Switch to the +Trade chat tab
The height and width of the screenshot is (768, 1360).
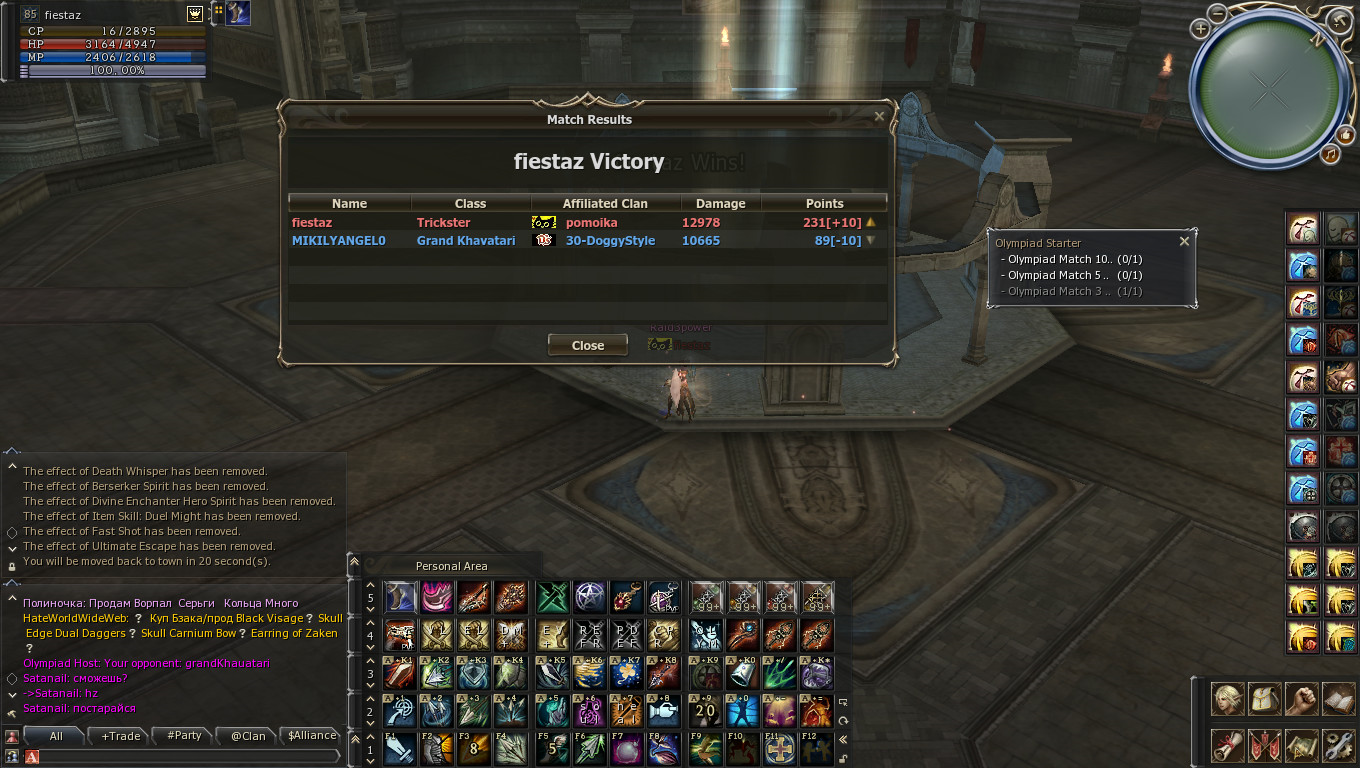coord(121,736)
